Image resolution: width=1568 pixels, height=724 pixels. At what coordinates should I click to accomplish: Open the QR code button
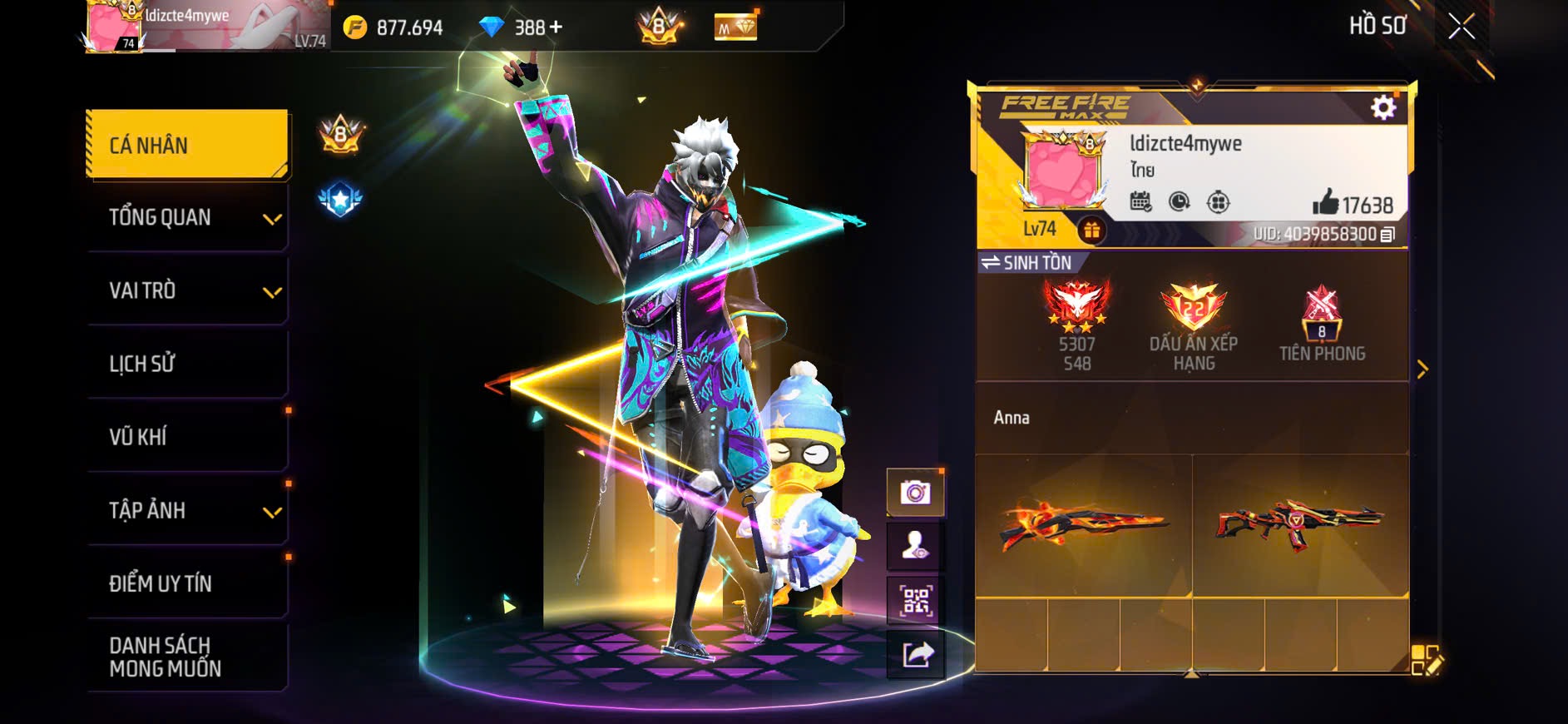pyautogui.click(x=915, y=600)
